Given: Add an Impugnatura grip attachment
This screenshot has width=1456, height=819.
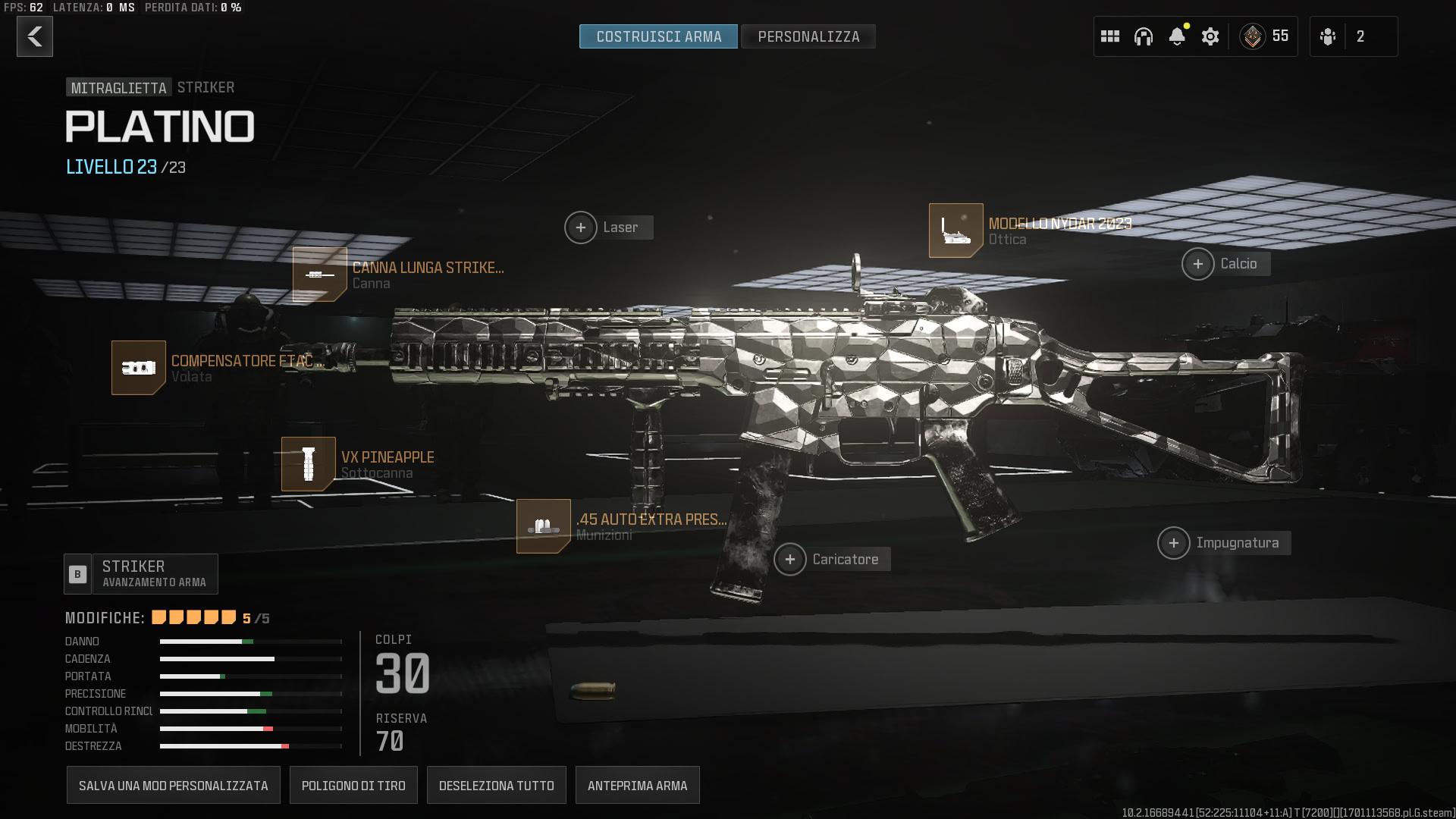Looking at the screenshot, I should click(1174, 543).
